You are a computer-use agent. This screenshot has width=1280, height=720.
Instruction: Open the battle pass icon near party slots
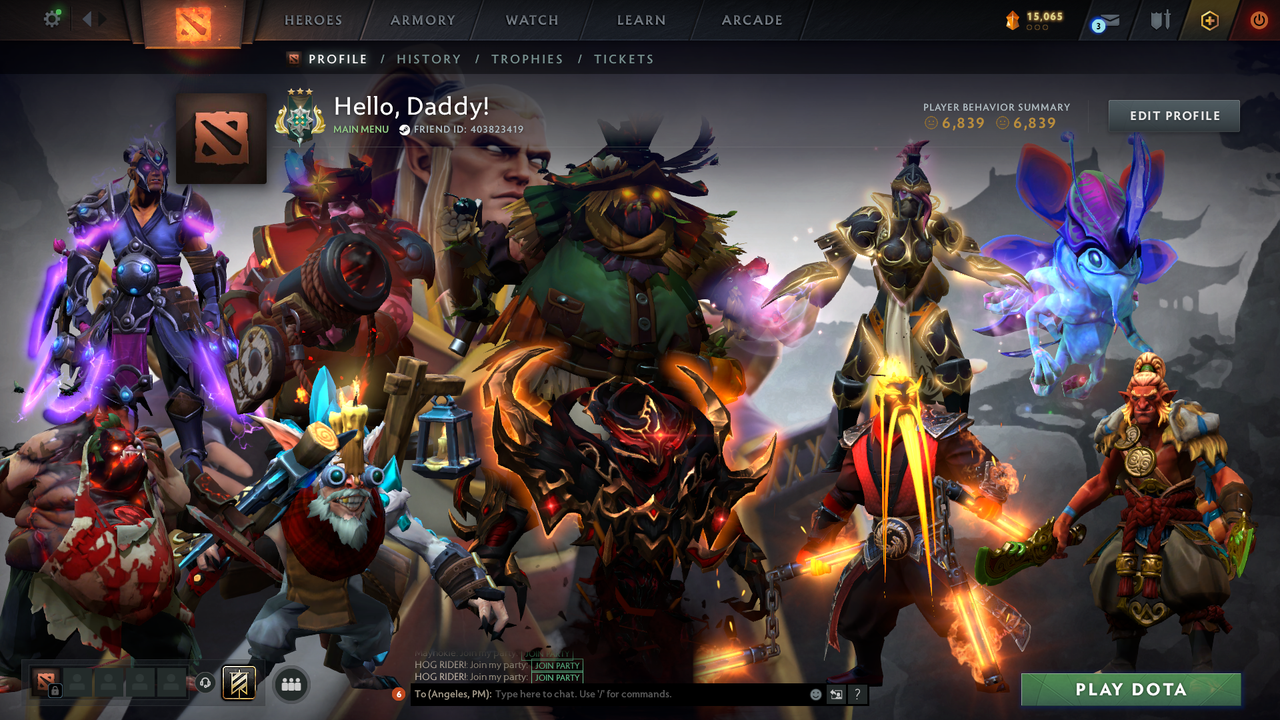[x=238, y=683]
